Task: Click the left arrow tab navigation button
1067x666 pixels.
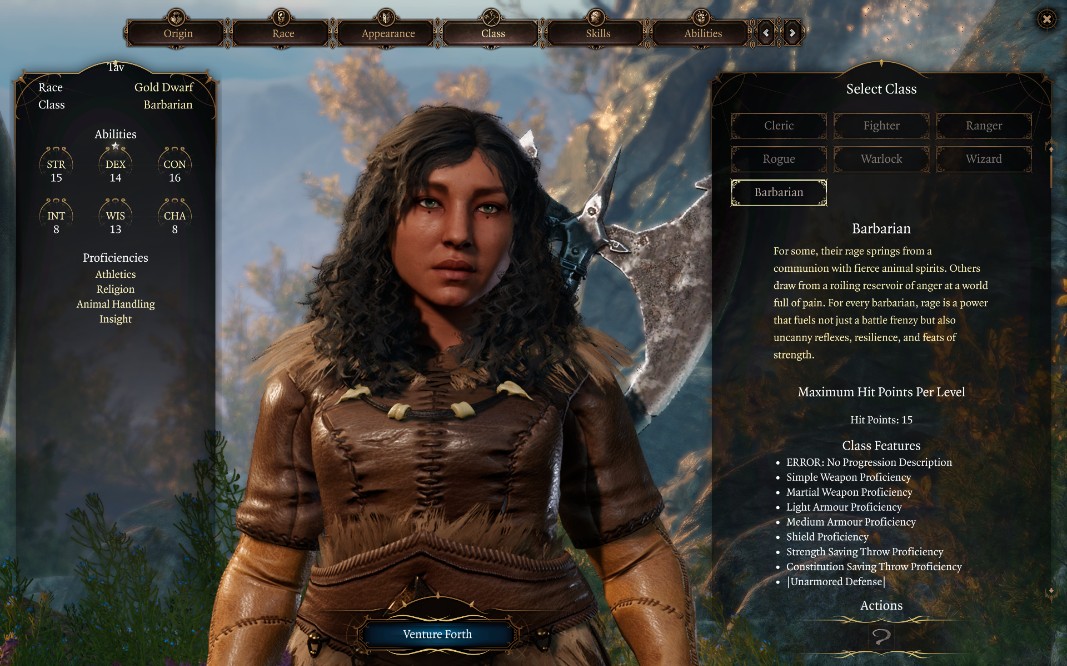Action: click(x=767, y=33)
